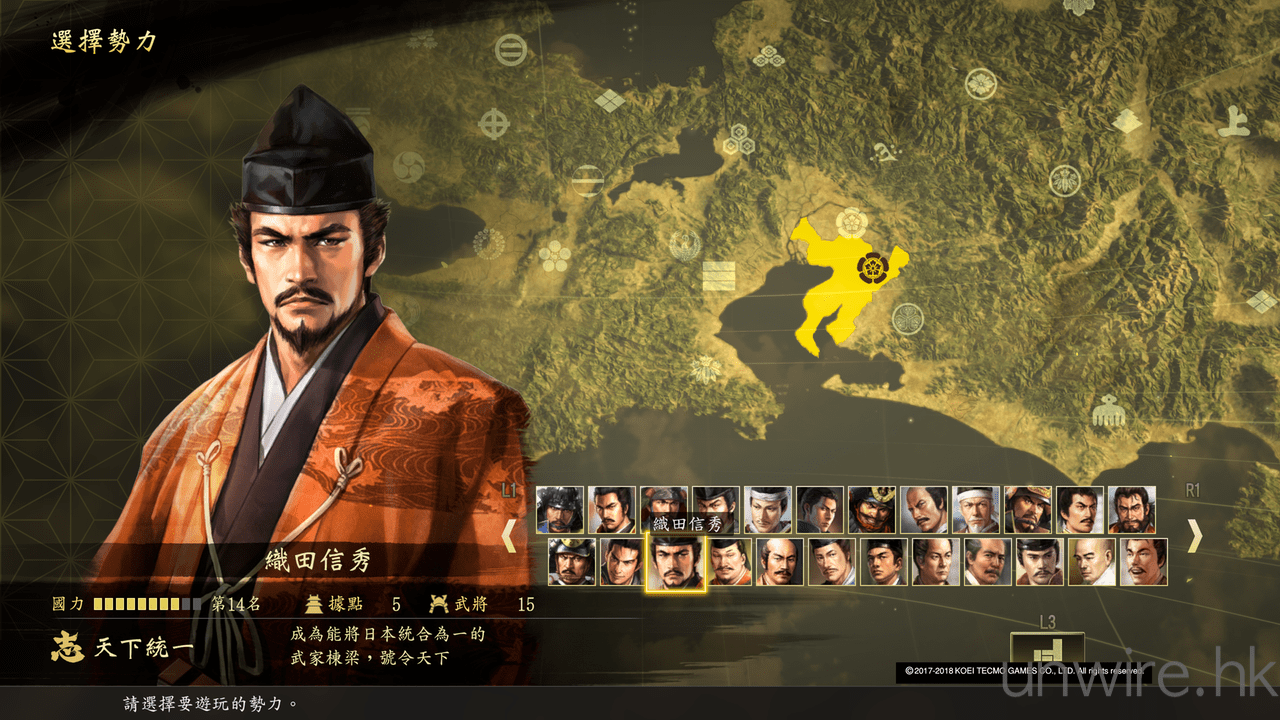
Task: Select the comb-shaped clan crest on the coast
Action: [x=1107, y=411]
